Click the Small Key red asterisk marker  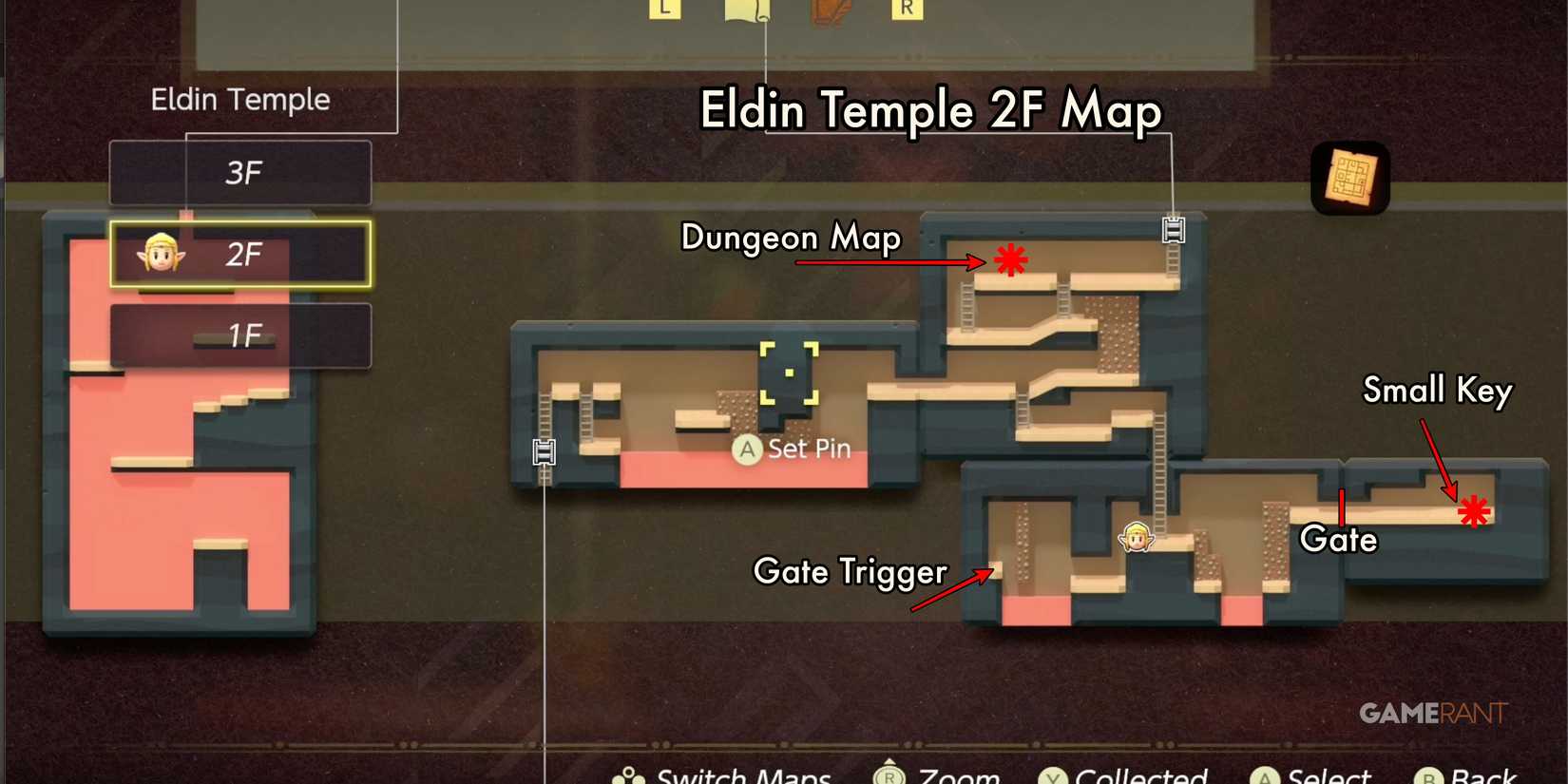[1474, 511]
